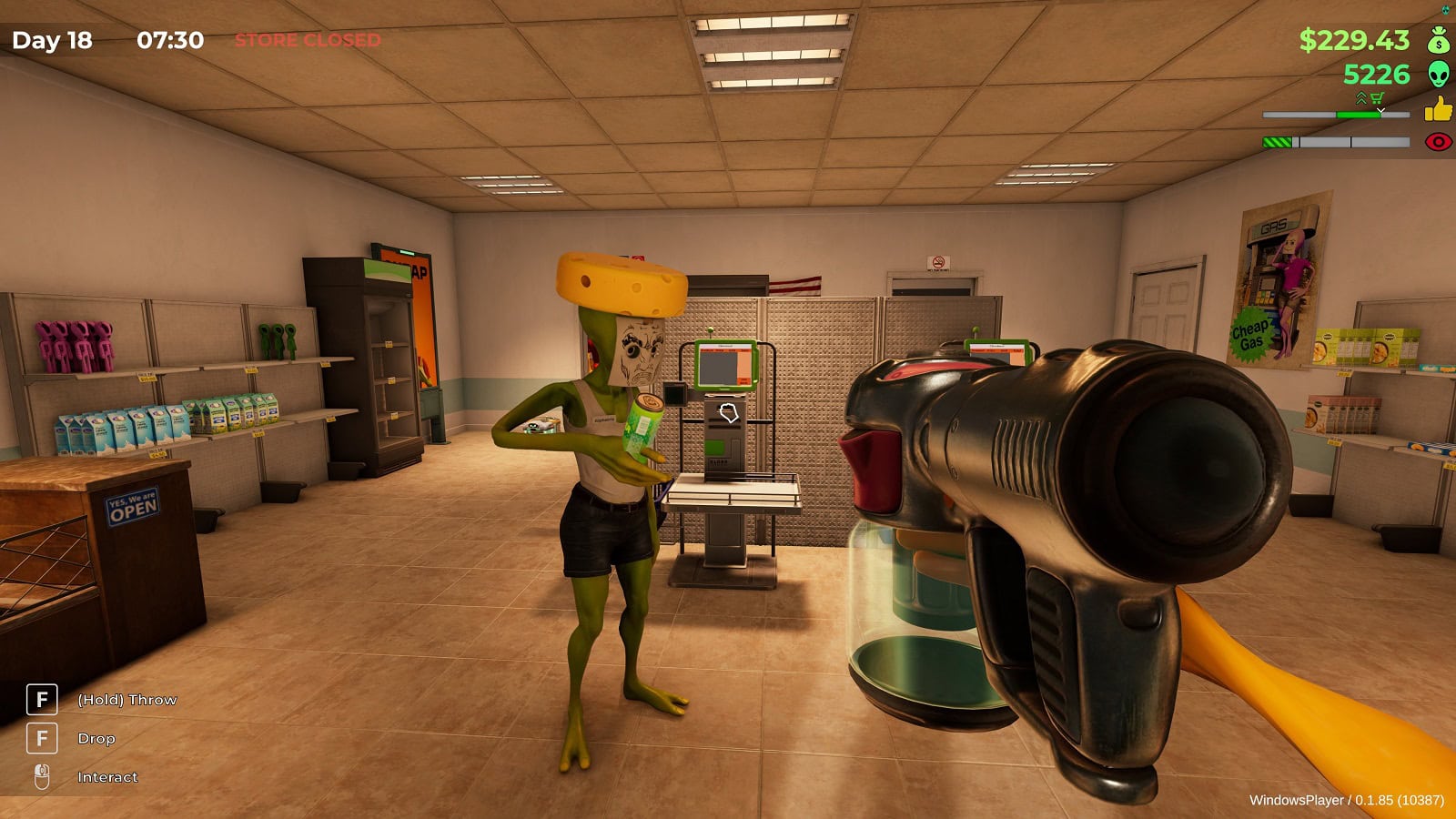
Task: Click the green money bag icon
Action: click(x=1439, y=41)
